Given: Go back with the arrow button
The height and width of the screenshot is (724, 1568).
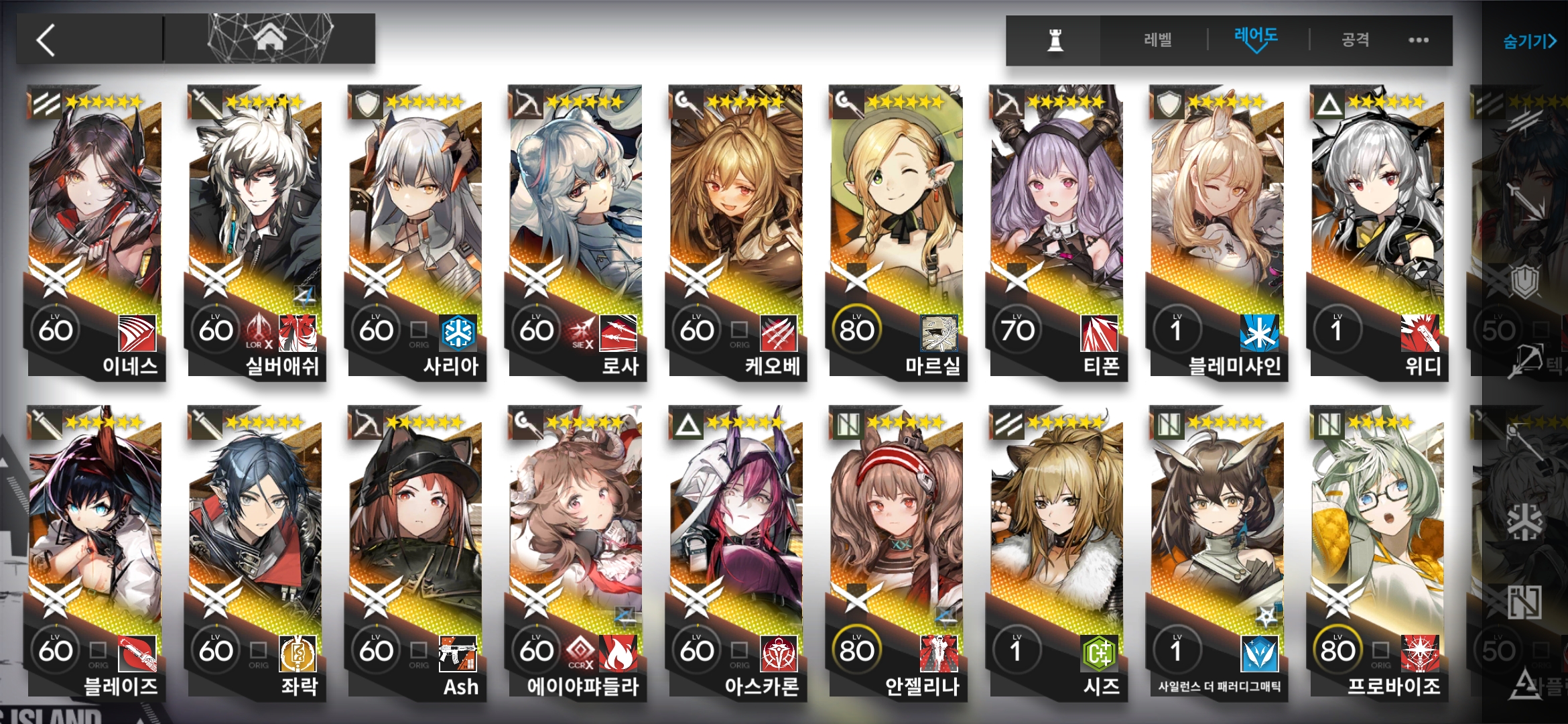Looking at the screenshot, I should click(47, 40).
